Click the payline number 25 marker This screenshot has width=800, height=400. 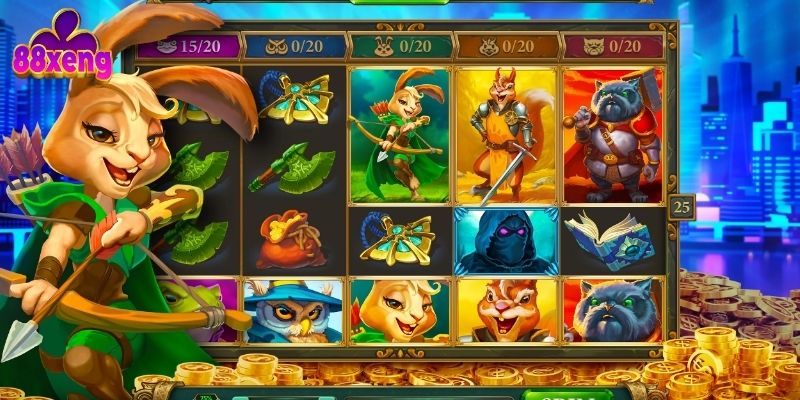pyautogui.click(x=682, y=208)
